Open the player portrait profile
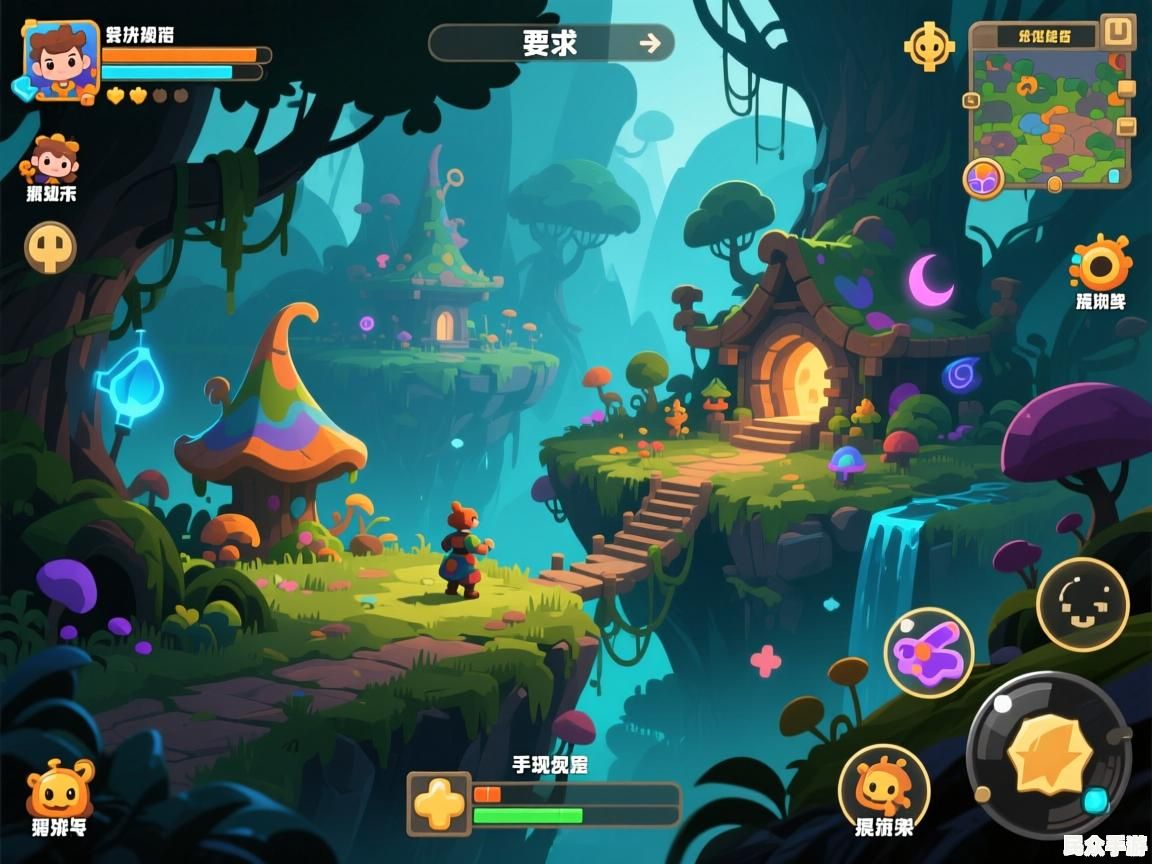The image size is (1152, 864). [62, 62]
